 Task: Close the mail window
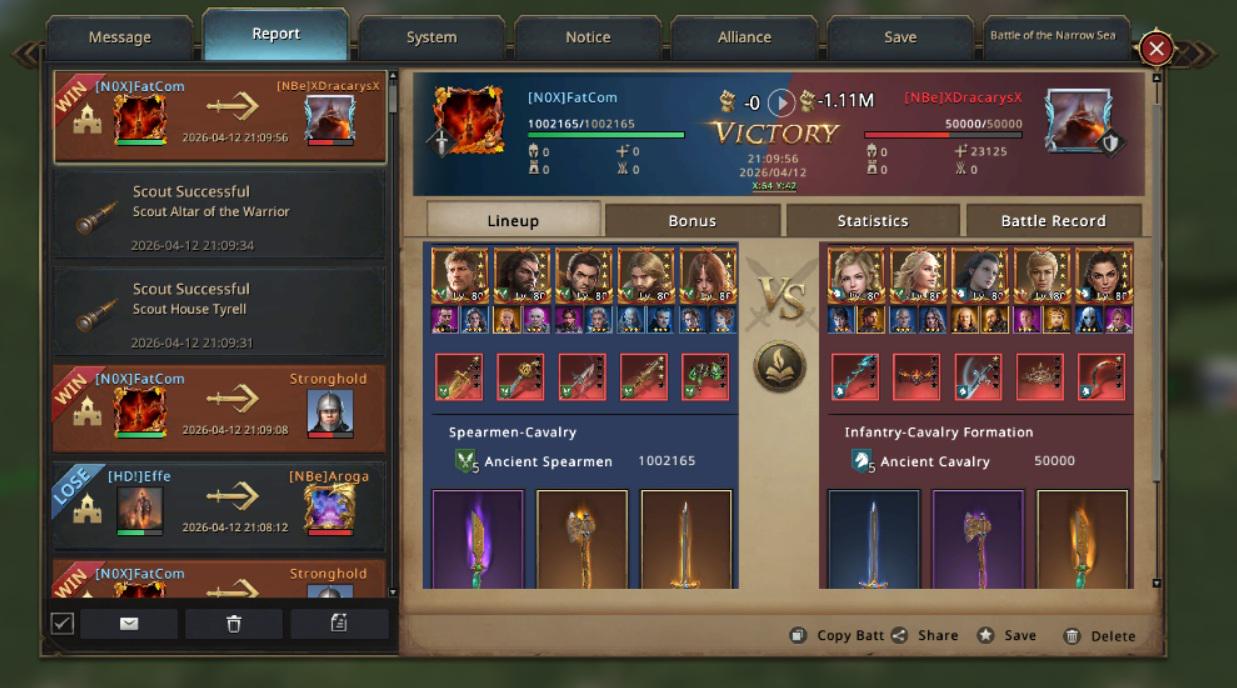pyautogui.click(x=1156, y=48)
